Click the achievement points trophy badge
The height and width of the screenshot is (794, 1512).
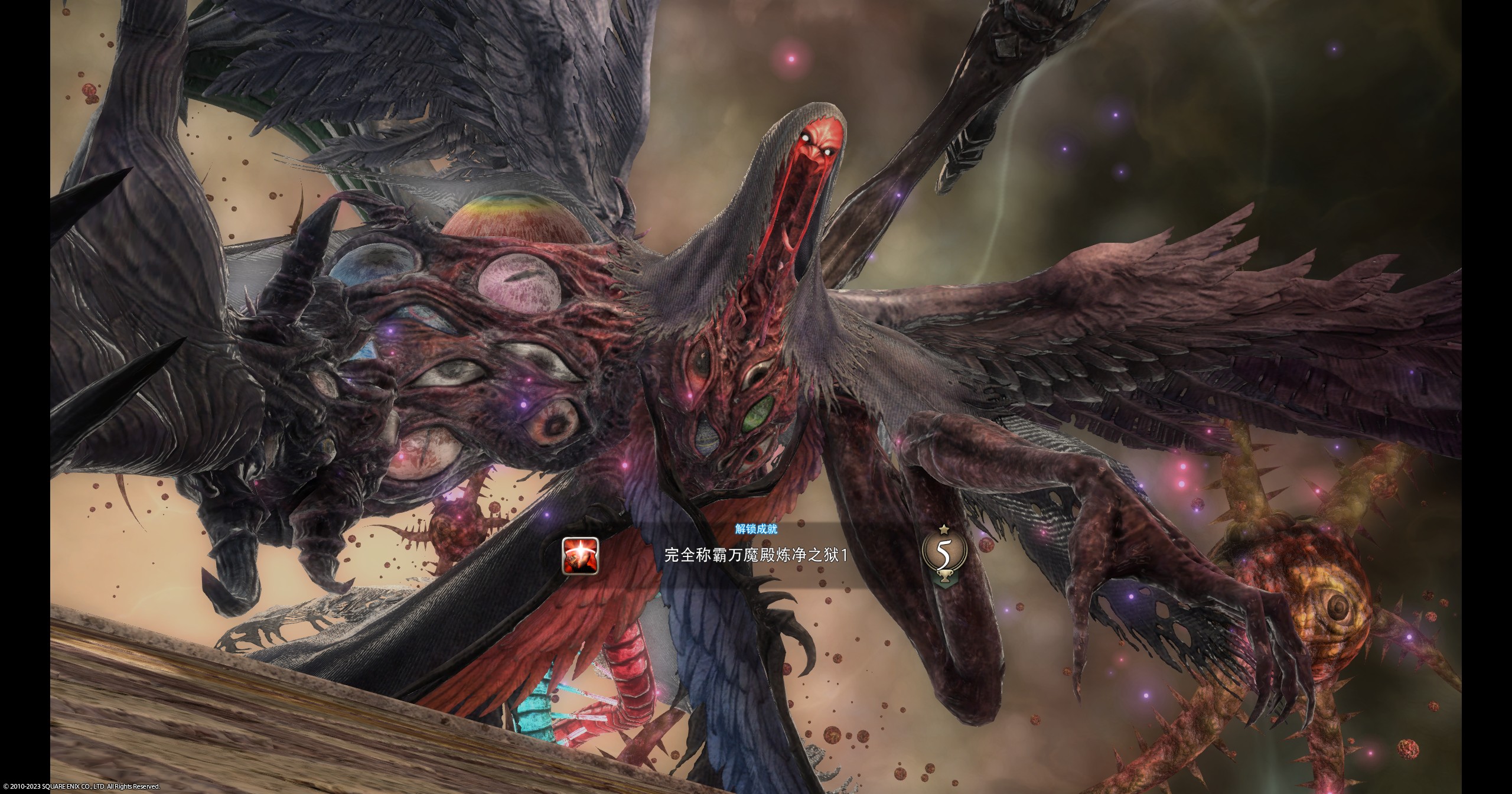(944, 554)
